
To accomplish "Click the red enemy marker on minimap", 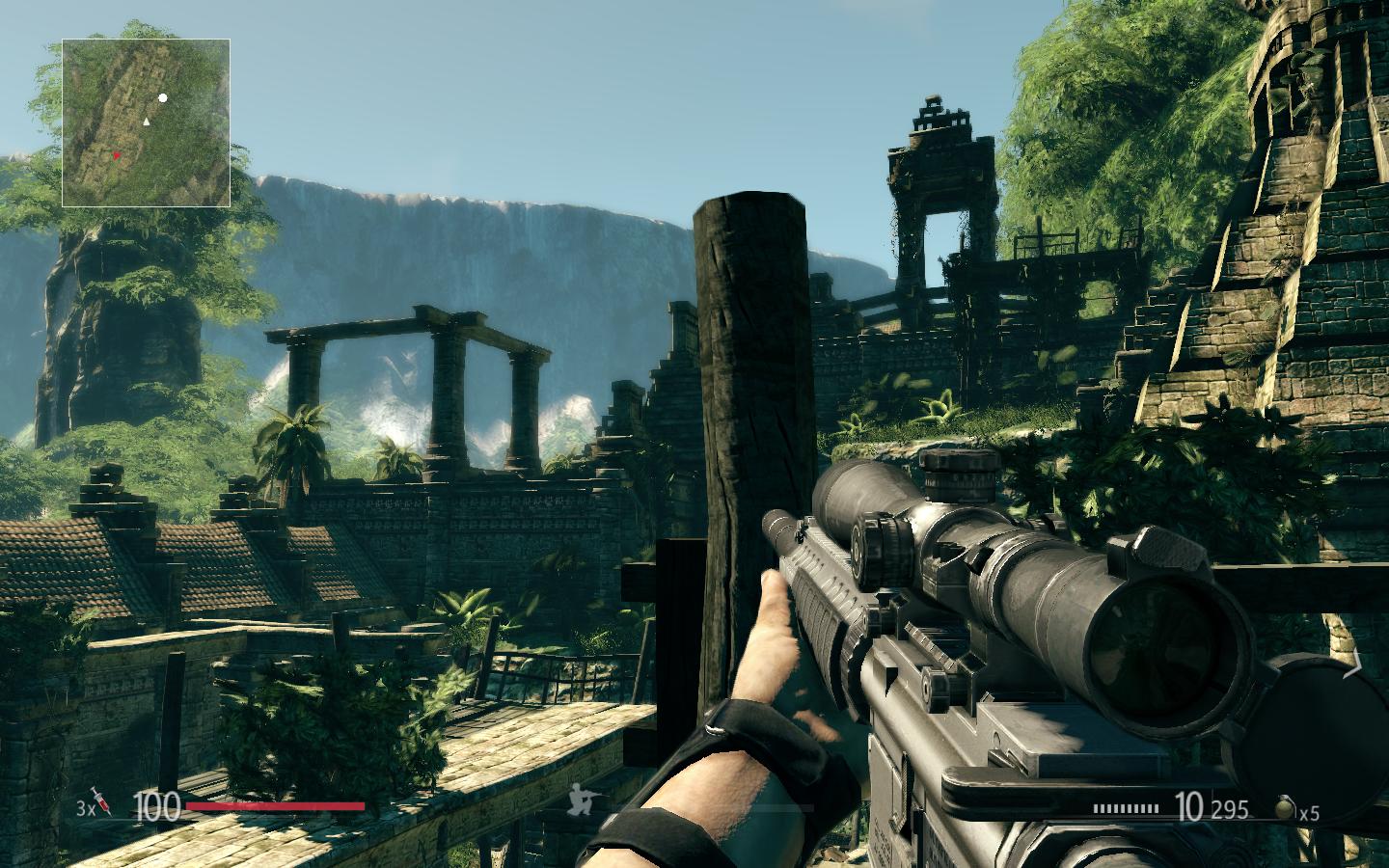I will [x=117, y=155].
